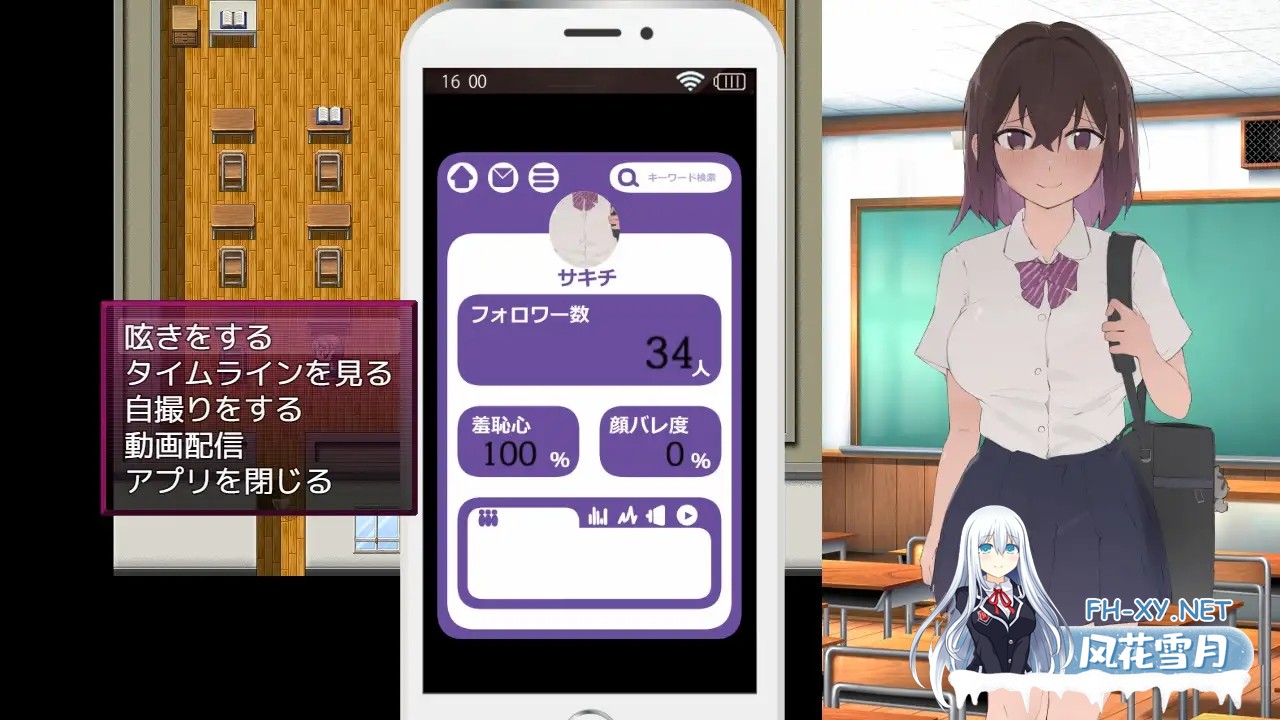This screenshot has width=1280, height=720.
Task: Click the speaker broadcast icon
Action: [655, 516]
